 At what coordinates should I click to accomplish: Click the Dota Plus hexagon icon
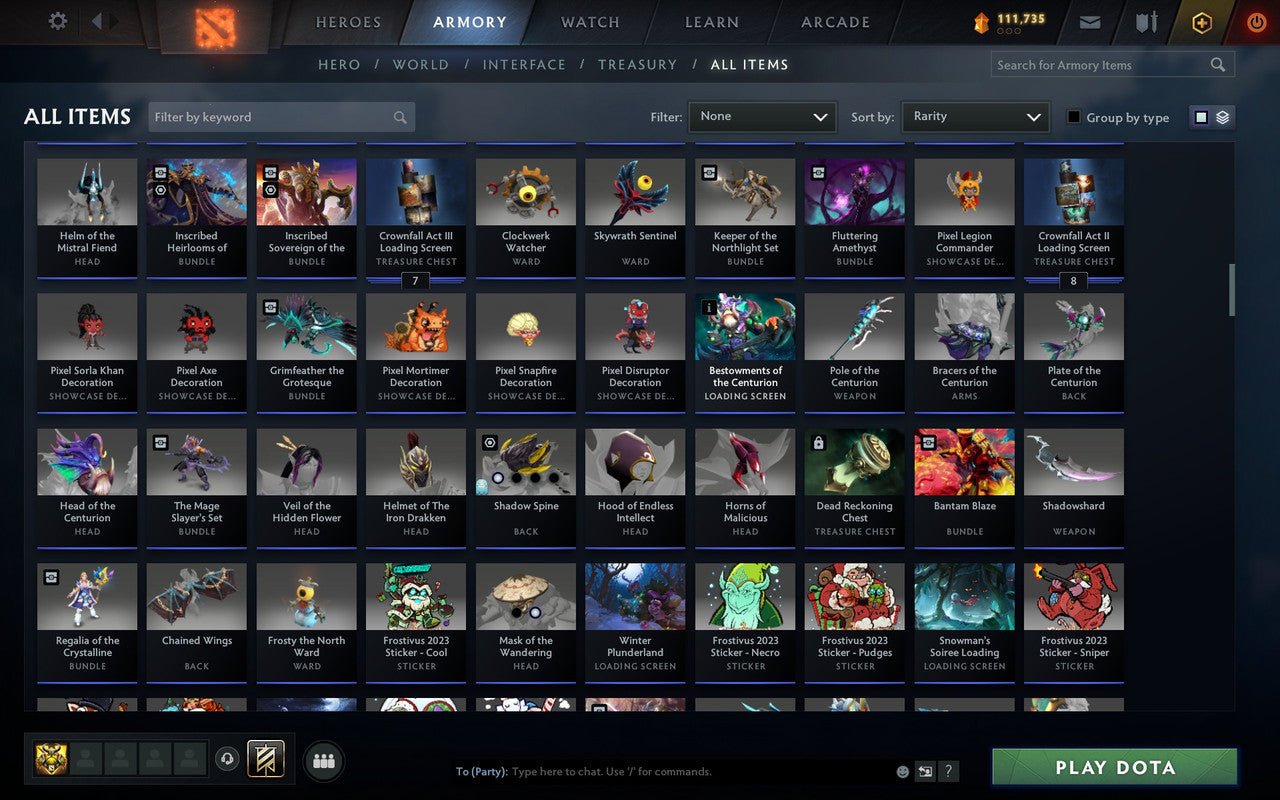coord(1201,22)
